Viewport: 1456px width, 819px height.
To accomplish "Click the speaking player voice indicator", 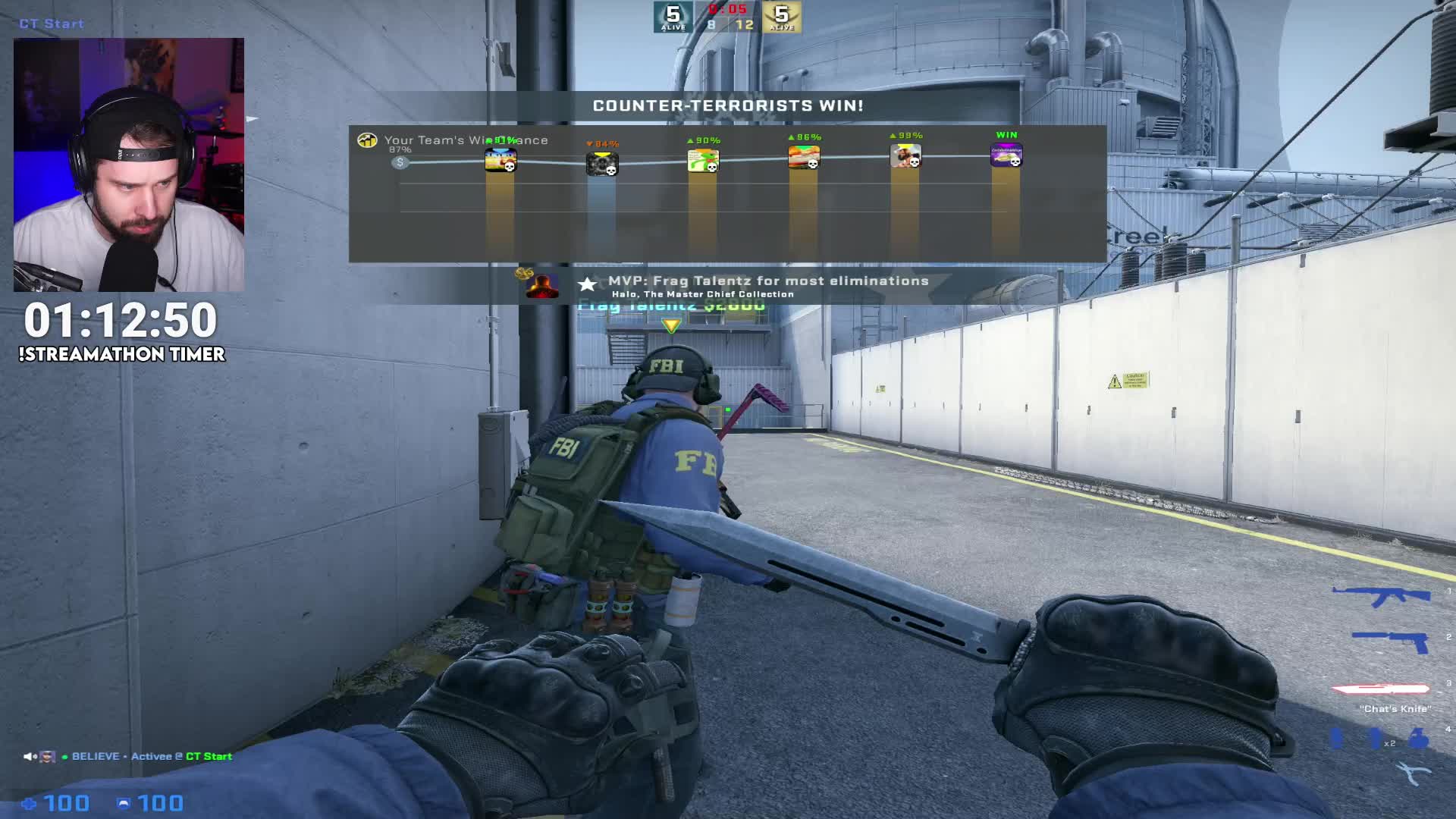I will [x=39, y=756].
